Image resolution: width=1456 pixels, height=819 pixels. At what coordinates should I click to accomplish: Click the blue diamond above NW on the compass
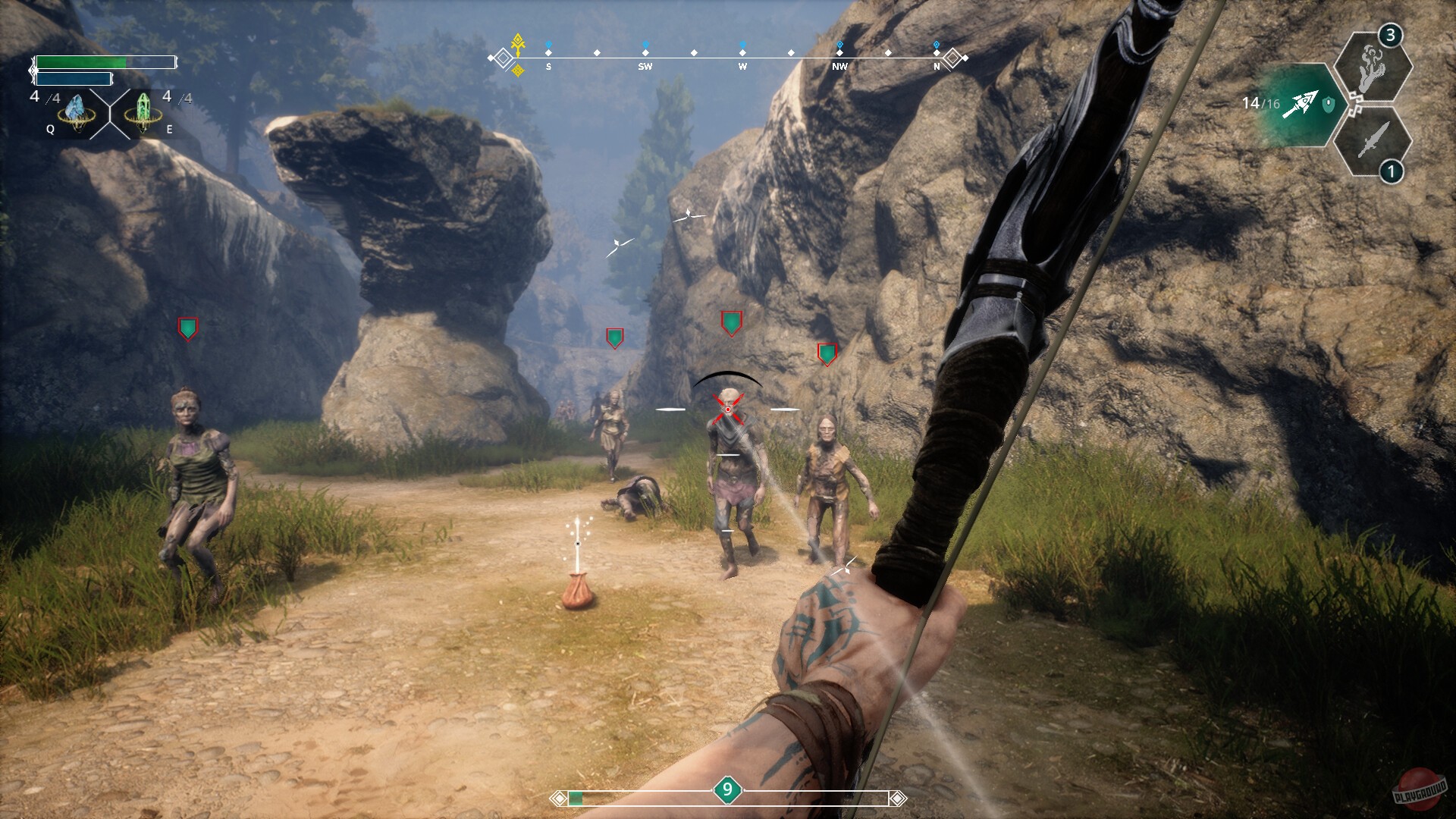coord(839,44)
